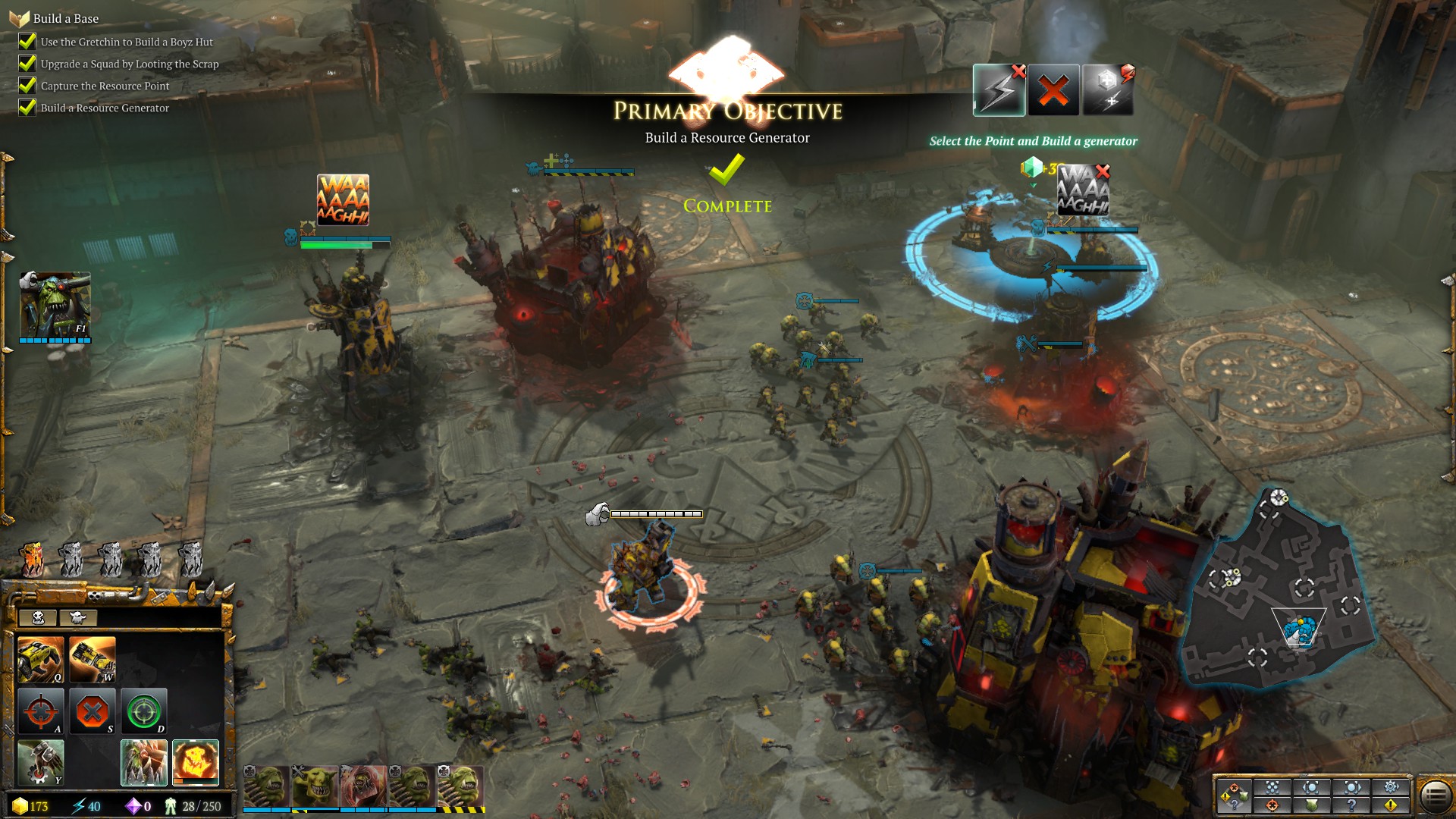
Task: Cancel with the large red X button
Action: (1053, 91)
